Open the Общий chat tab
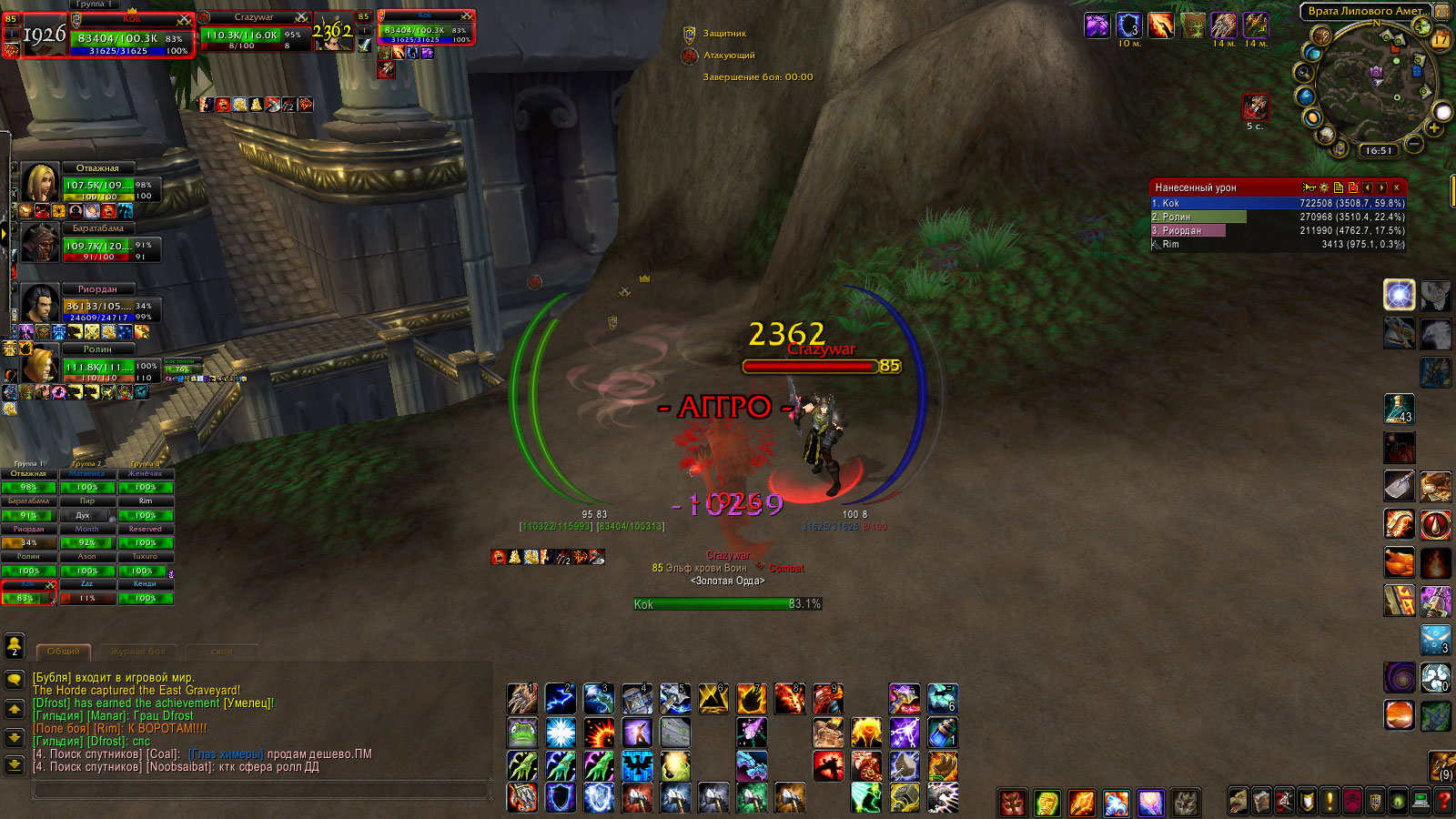Screen dimensions: 1456x819 coord(64,652)
